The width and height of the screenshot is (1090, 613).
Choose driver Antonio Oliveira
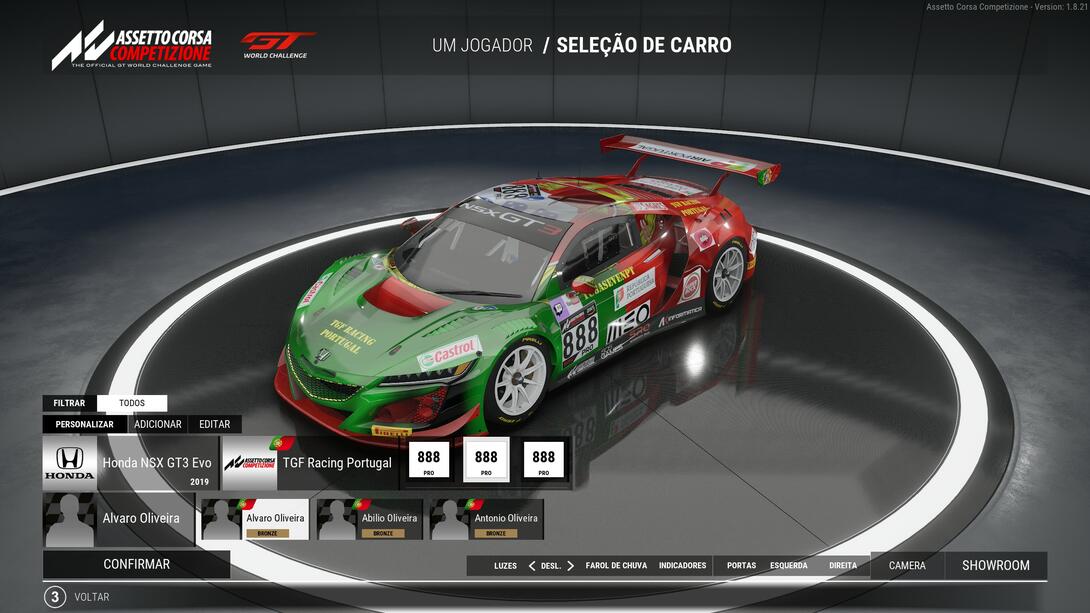point(487,520)
